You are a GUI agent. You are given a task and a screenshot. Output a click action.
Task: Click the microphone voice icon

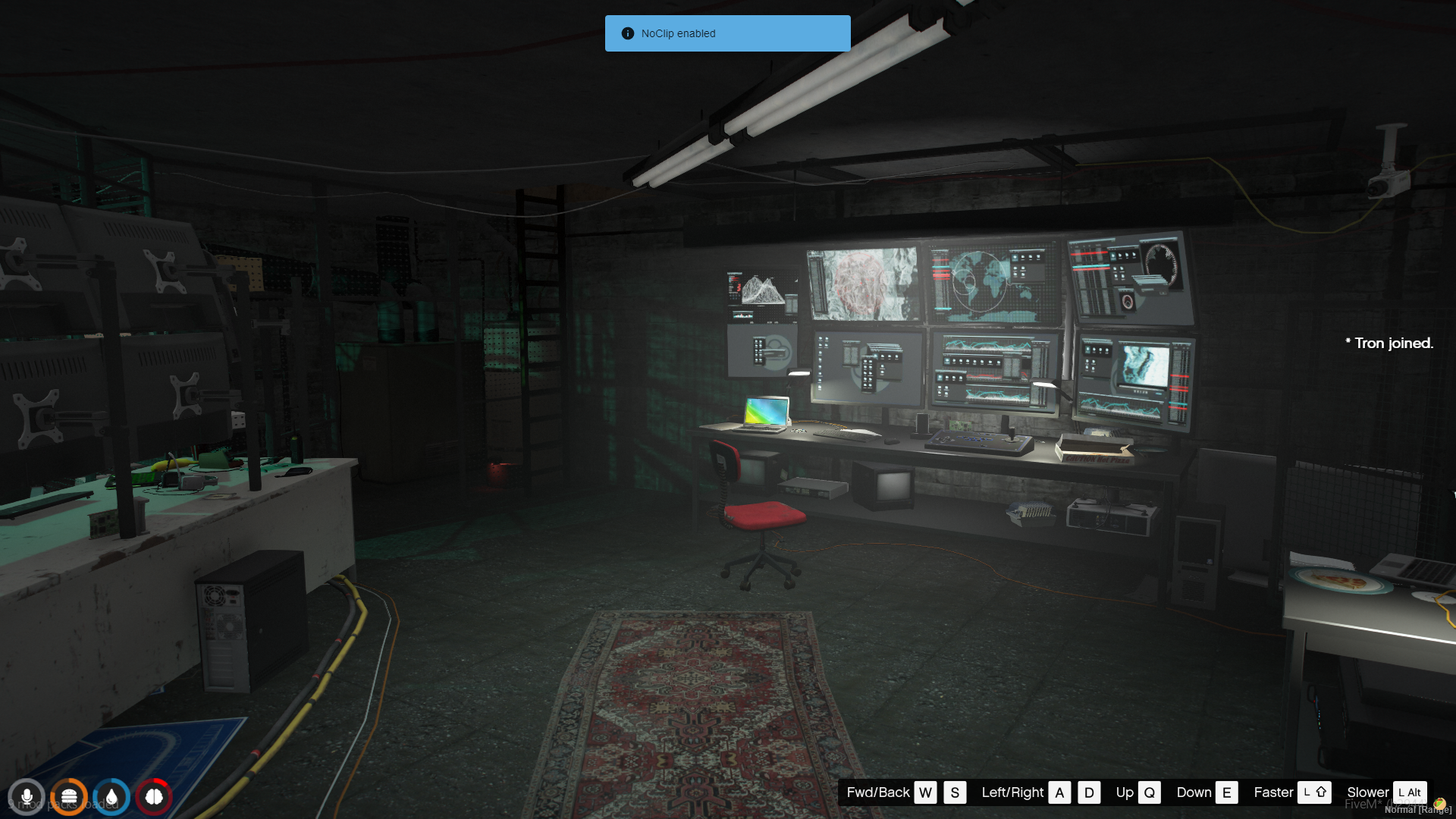(x=27, y=797)
